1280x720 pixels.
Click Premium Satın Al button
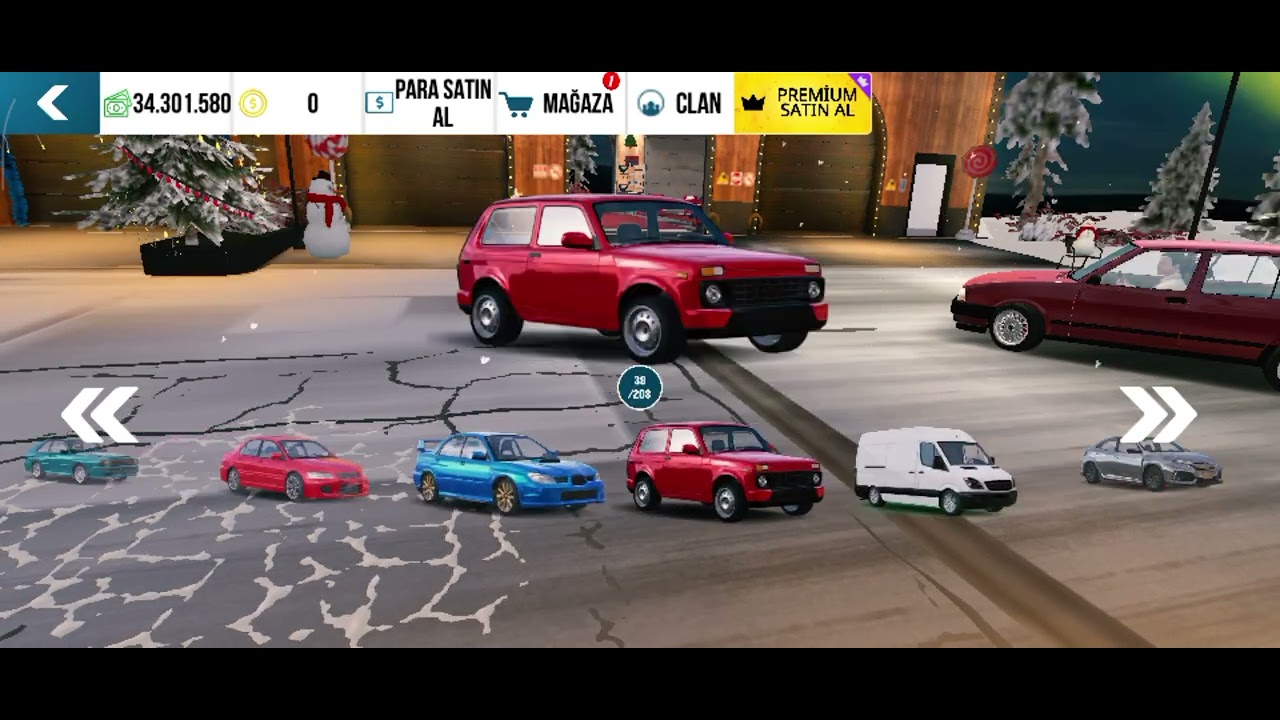[803, 103]
